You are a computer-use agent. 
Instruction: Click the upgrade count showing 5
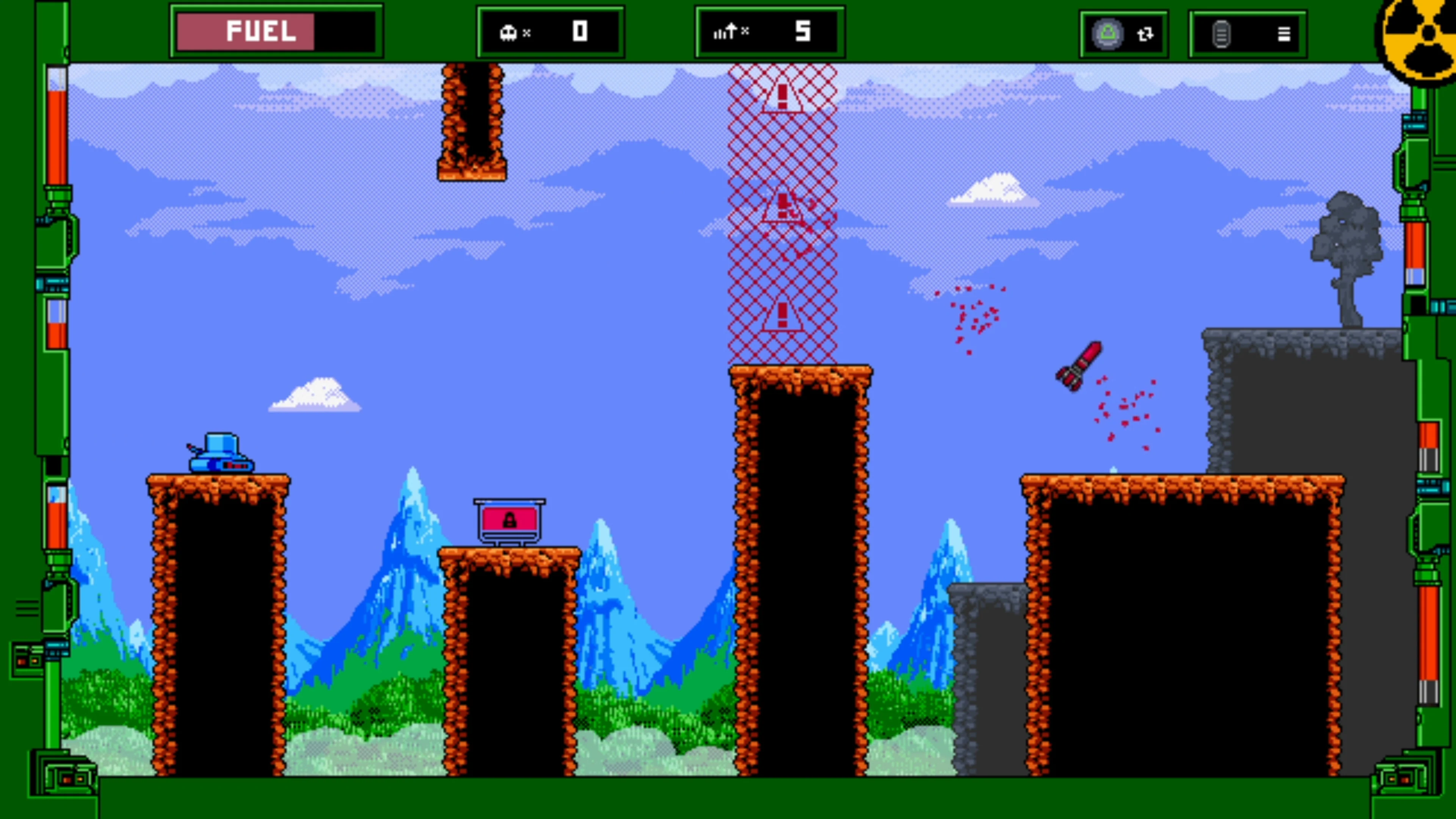[804, 31]
